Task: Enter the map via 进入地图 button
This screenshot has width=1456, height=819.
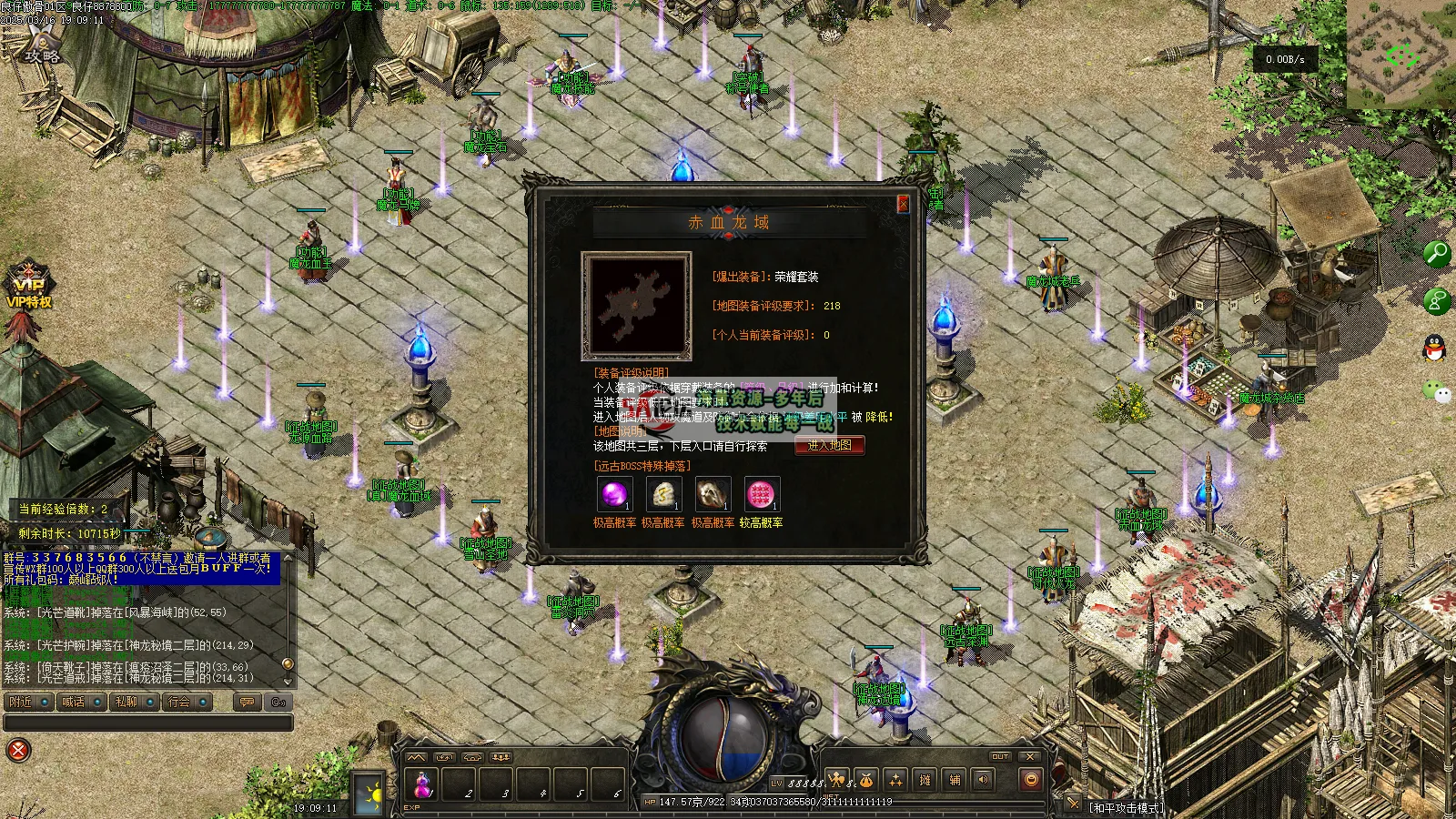Action: (x=829, y=445)
